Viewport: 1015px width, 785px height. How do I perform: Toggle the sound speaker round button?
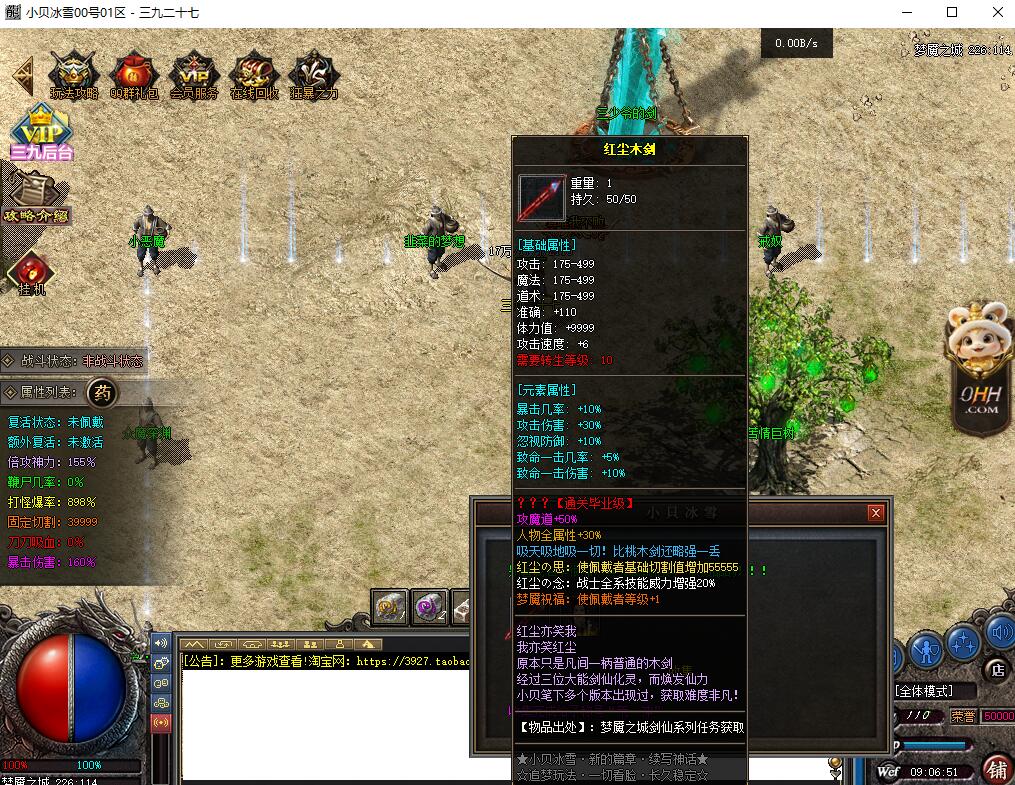tap(999, 632)
